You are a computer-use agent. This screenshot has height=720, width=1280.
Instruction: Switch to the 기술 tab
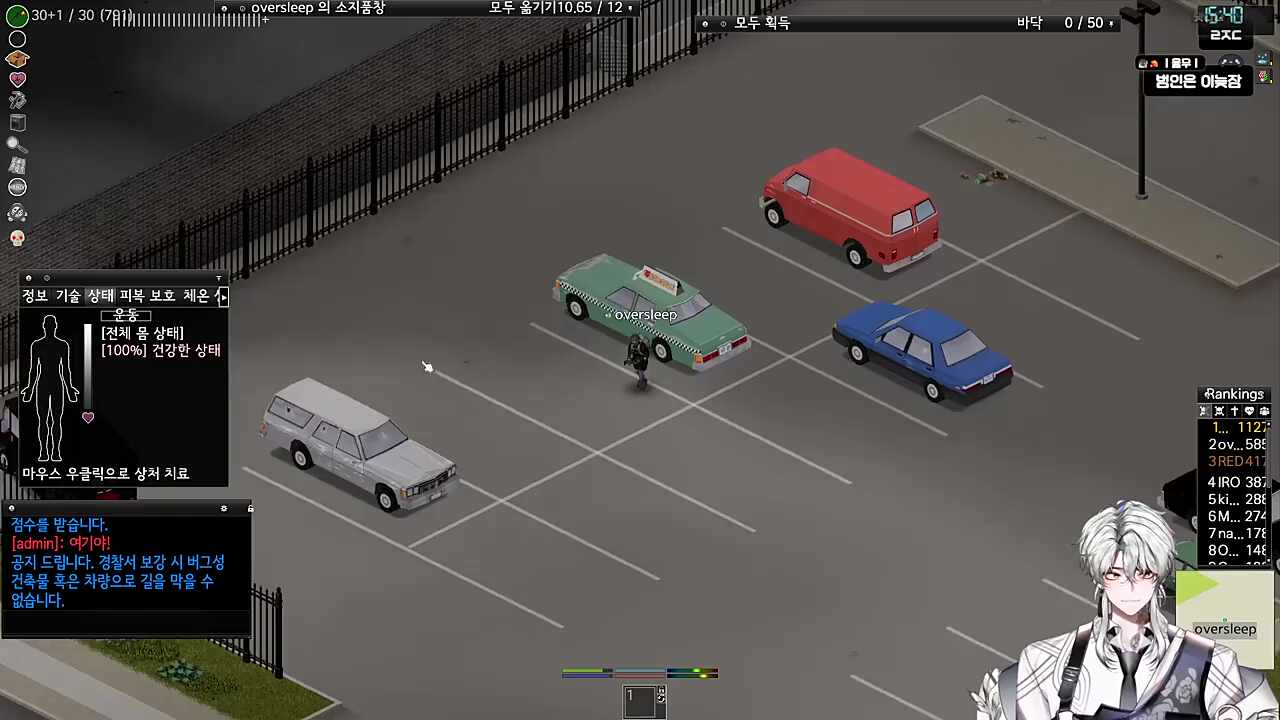point(68,296)
